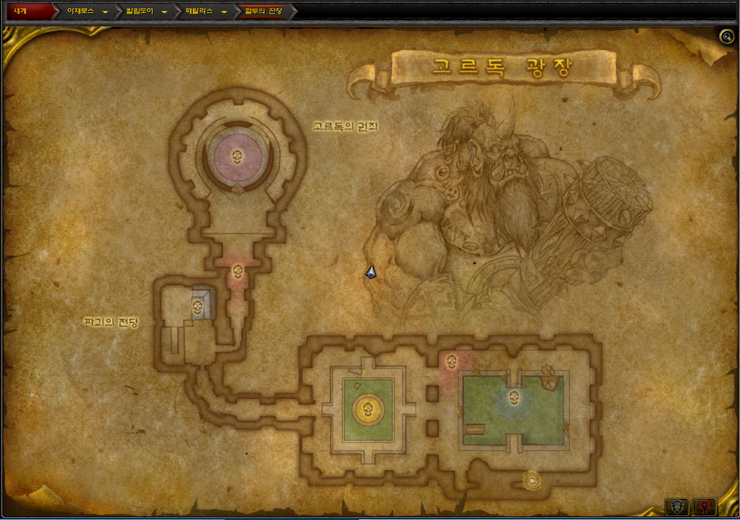Choose the skull on the blue pool area
The height and width of the screenshot is (520, 740).
[514, 400]
